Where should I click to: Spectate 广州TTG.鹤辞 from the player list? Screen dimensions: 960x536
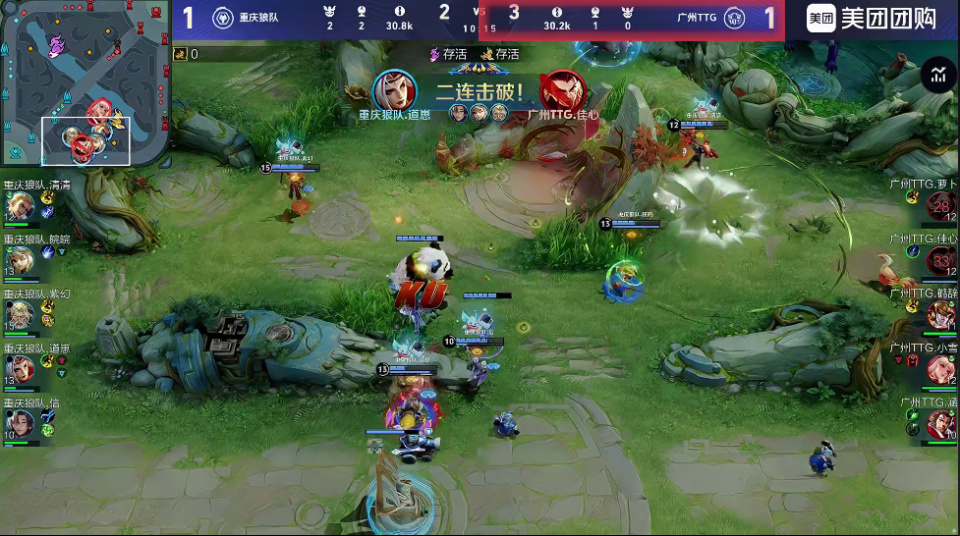pos(941,316)
